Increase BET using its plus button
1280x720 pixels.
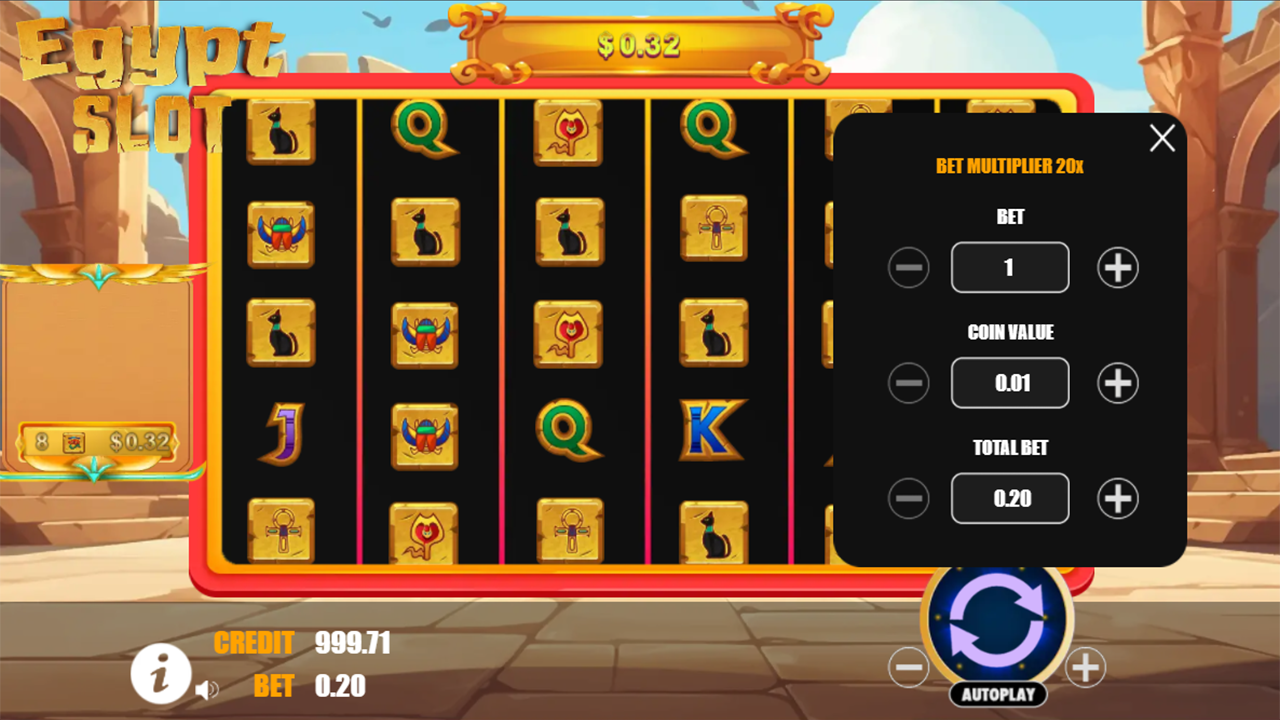click(x=1117, y=267)
